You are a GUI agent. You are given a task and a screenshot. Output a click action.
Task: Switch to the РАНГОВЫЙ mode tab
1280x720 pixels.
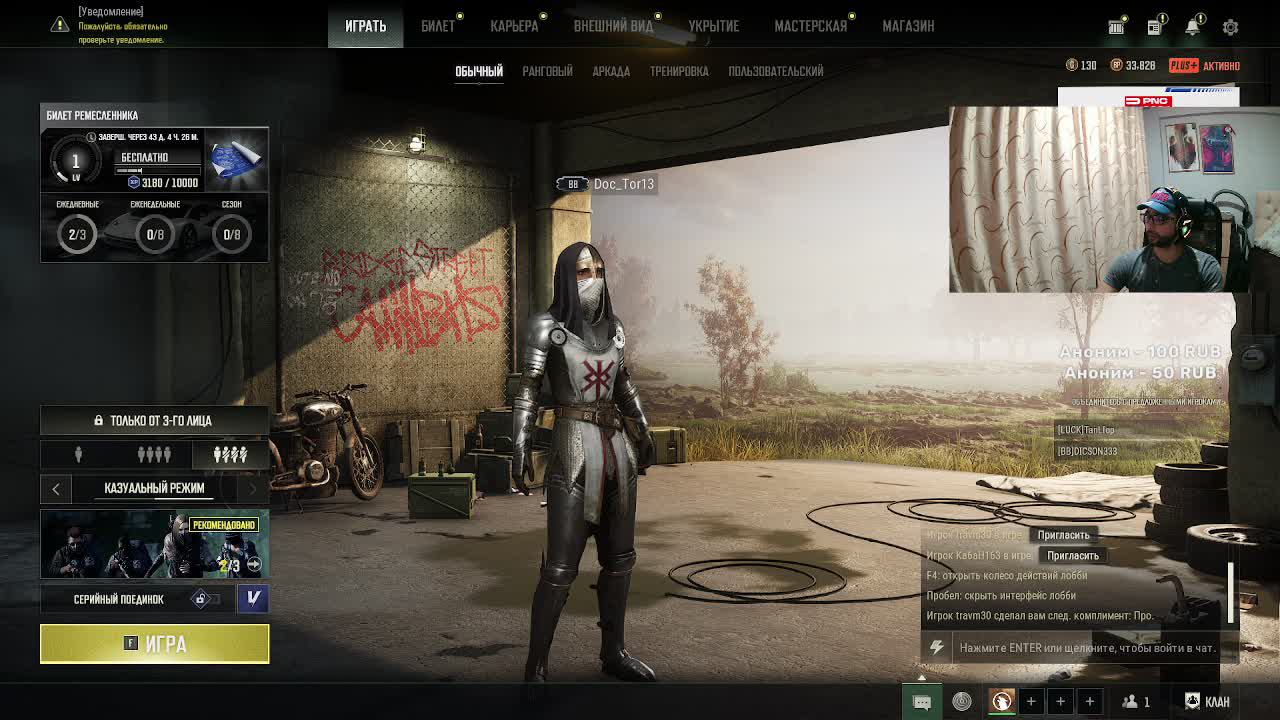tap(547, 71)
